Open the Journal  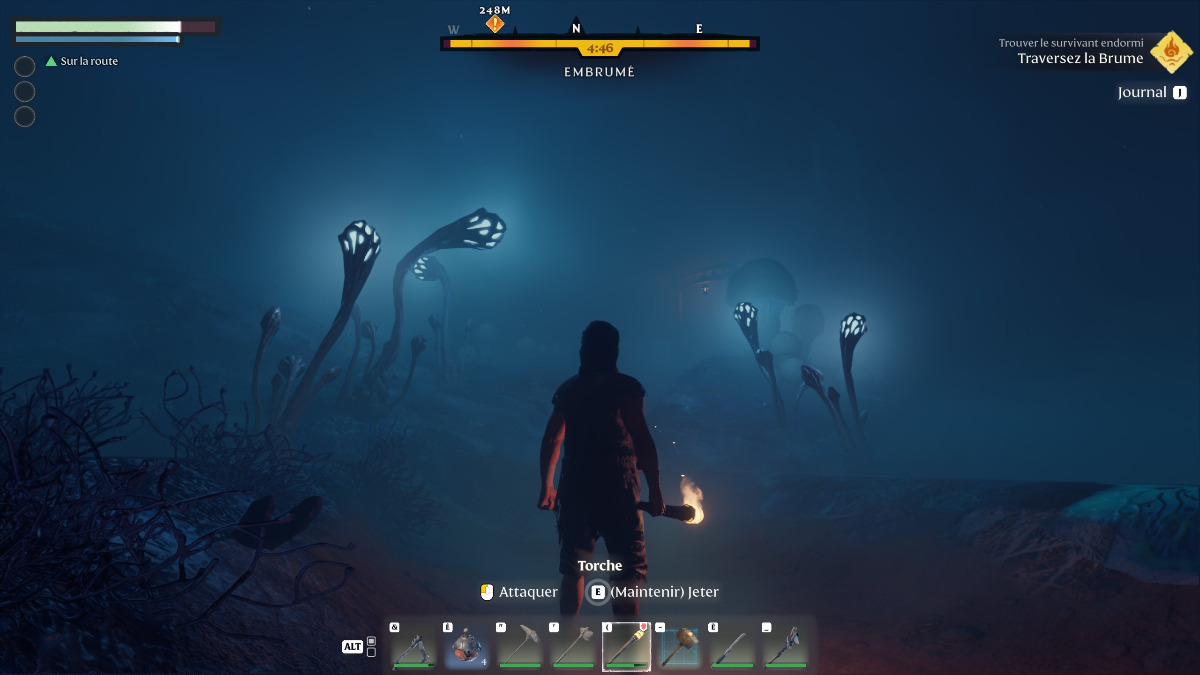coord(1151,92)
